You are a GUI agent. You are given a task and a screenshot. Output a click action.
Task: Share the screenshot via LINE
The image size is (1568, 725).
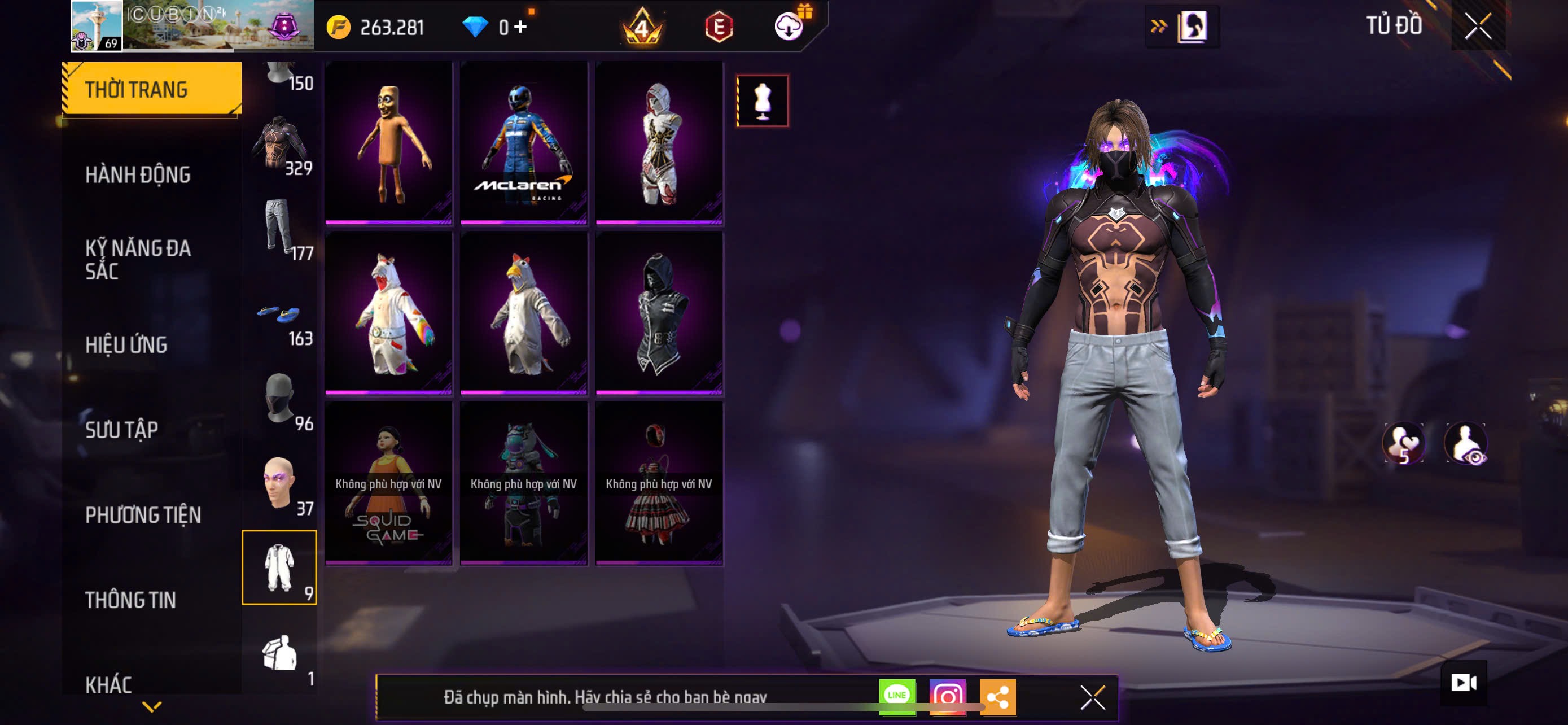(x=897, y=696)
